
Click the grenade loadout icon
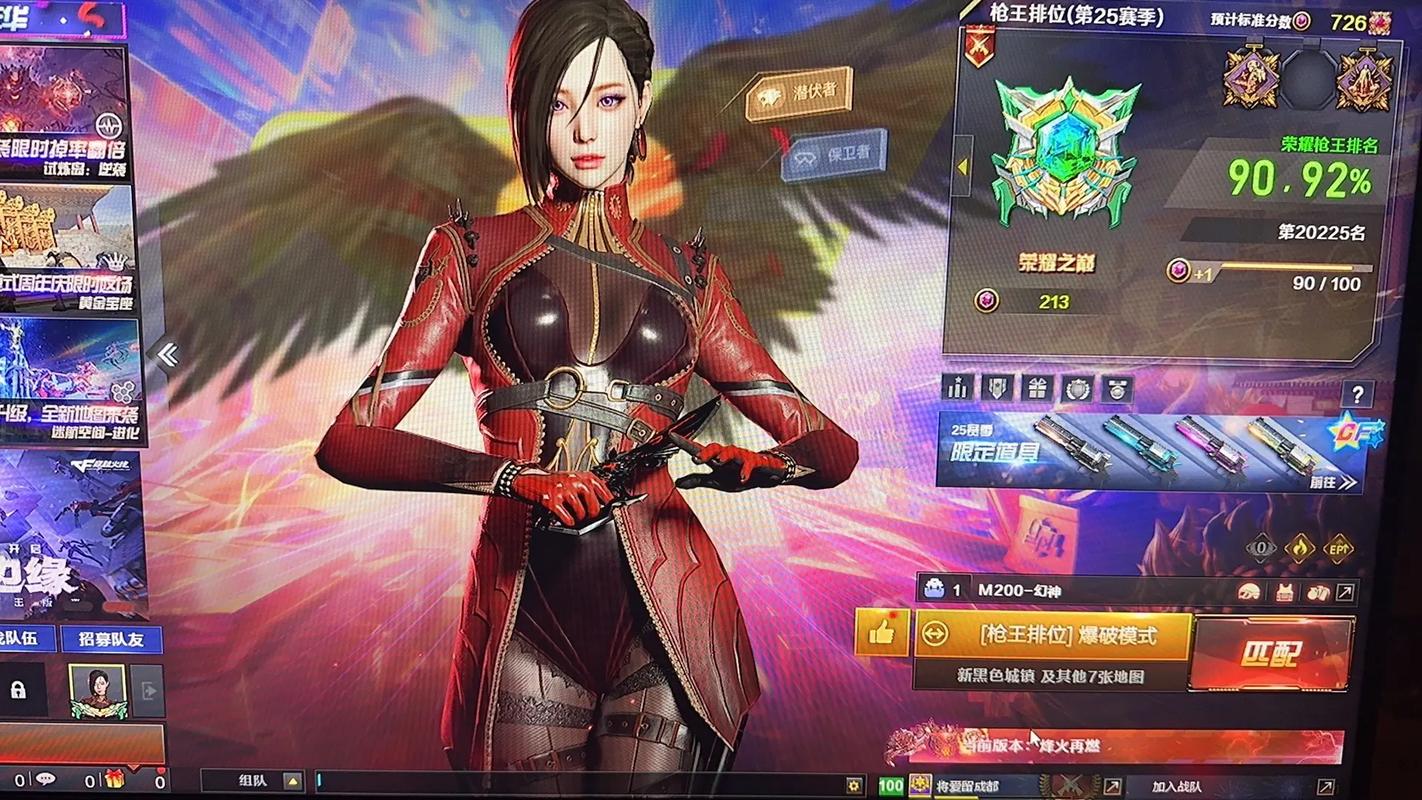pyautogui.click(x=1318, y=592)
